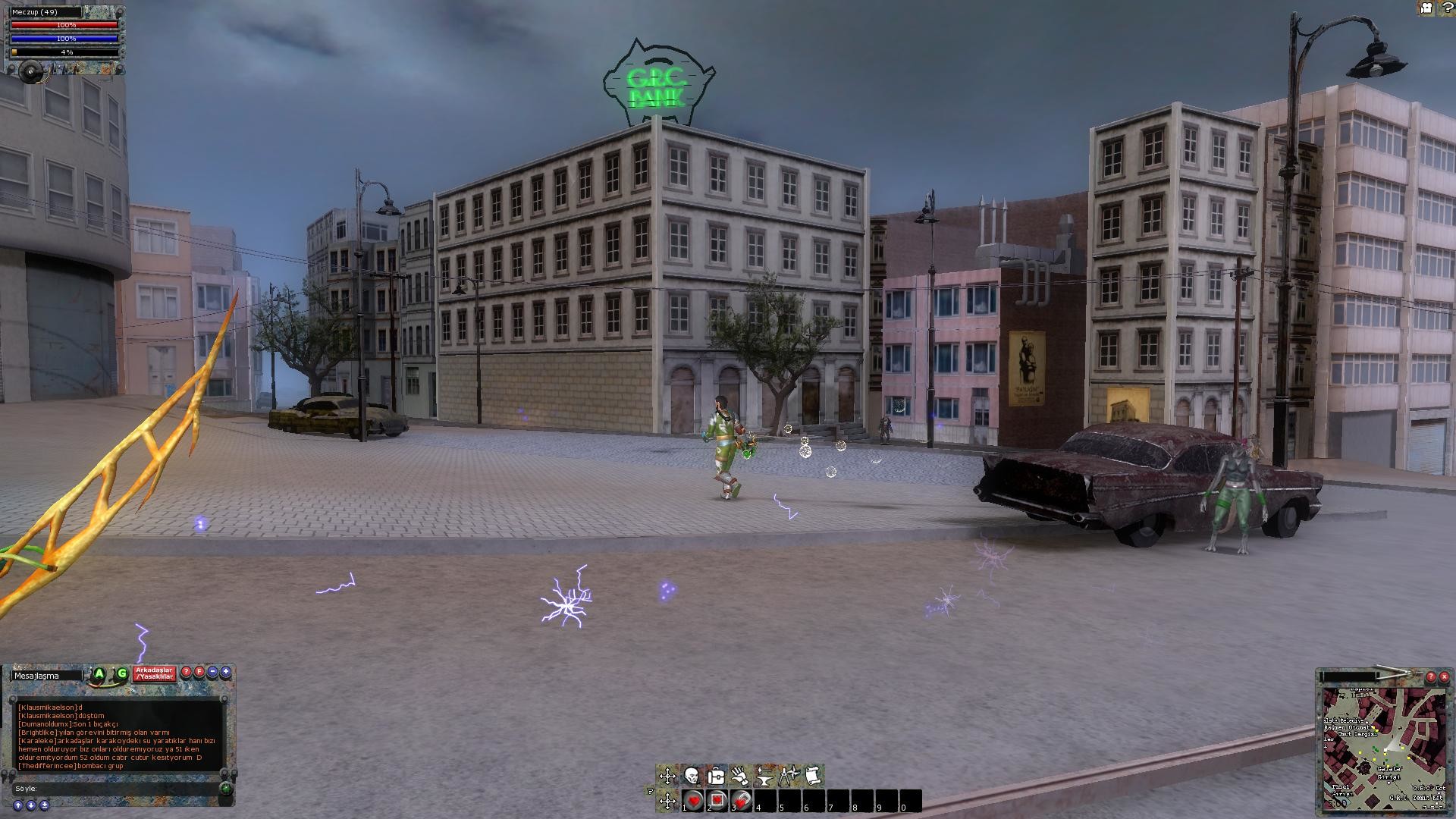
Task: Click the red F chat button
Action: 199,672
